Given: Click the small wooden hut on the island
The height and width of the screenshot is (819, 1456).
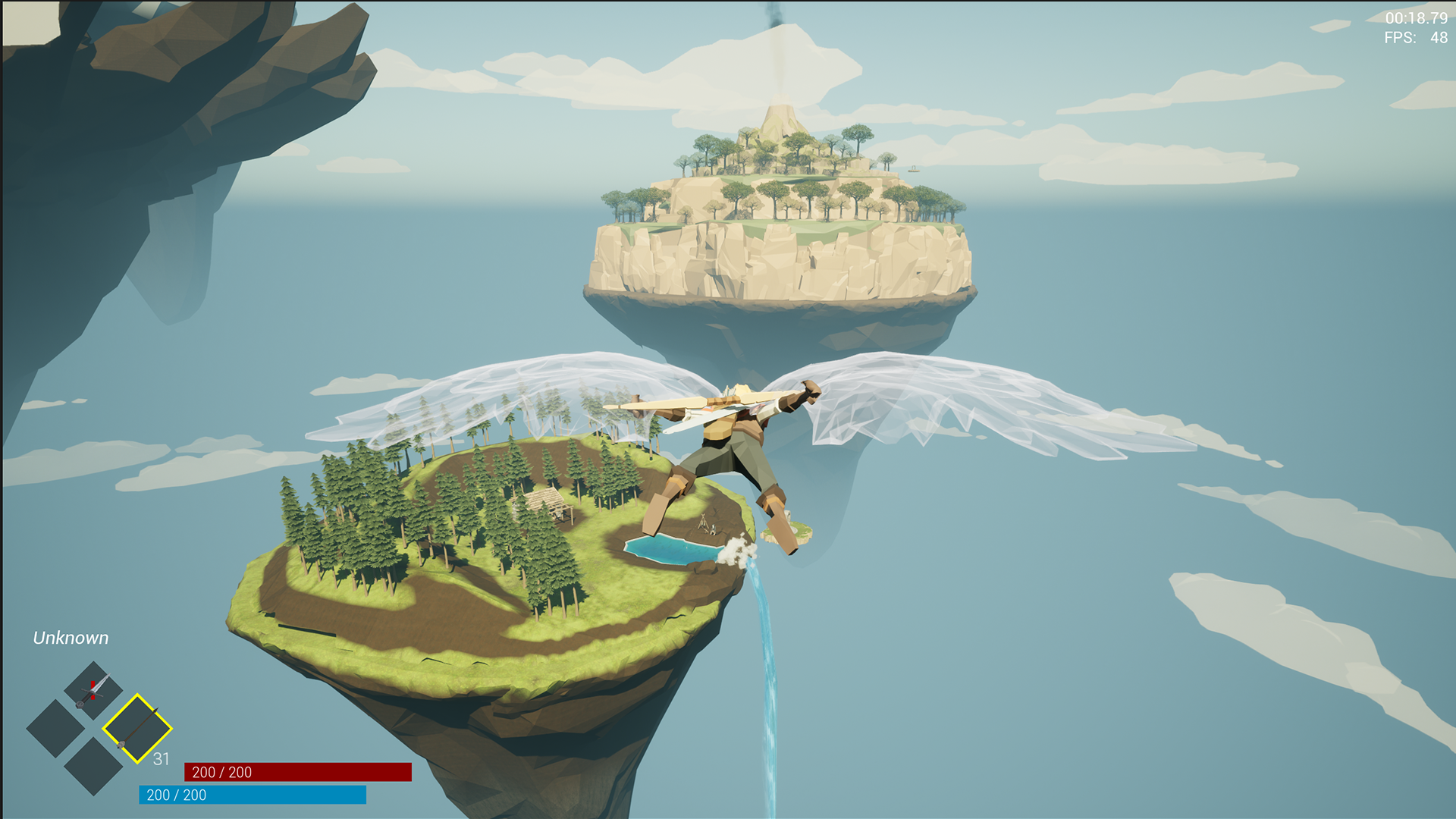Looking at the screenshot, I should 543,502.
